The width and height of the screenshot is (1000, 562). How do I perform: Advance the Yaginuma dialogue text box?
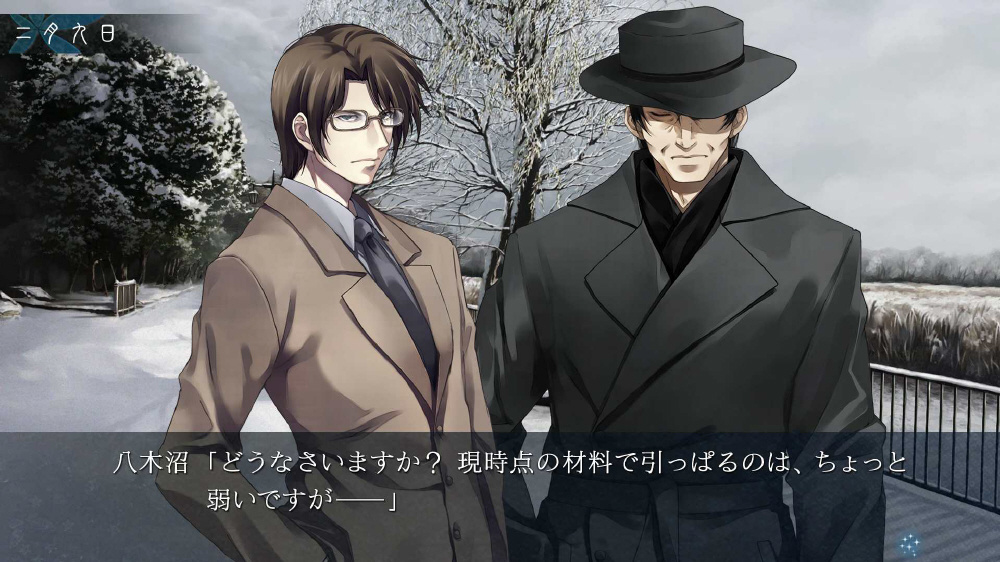click(x=500, y=481)
